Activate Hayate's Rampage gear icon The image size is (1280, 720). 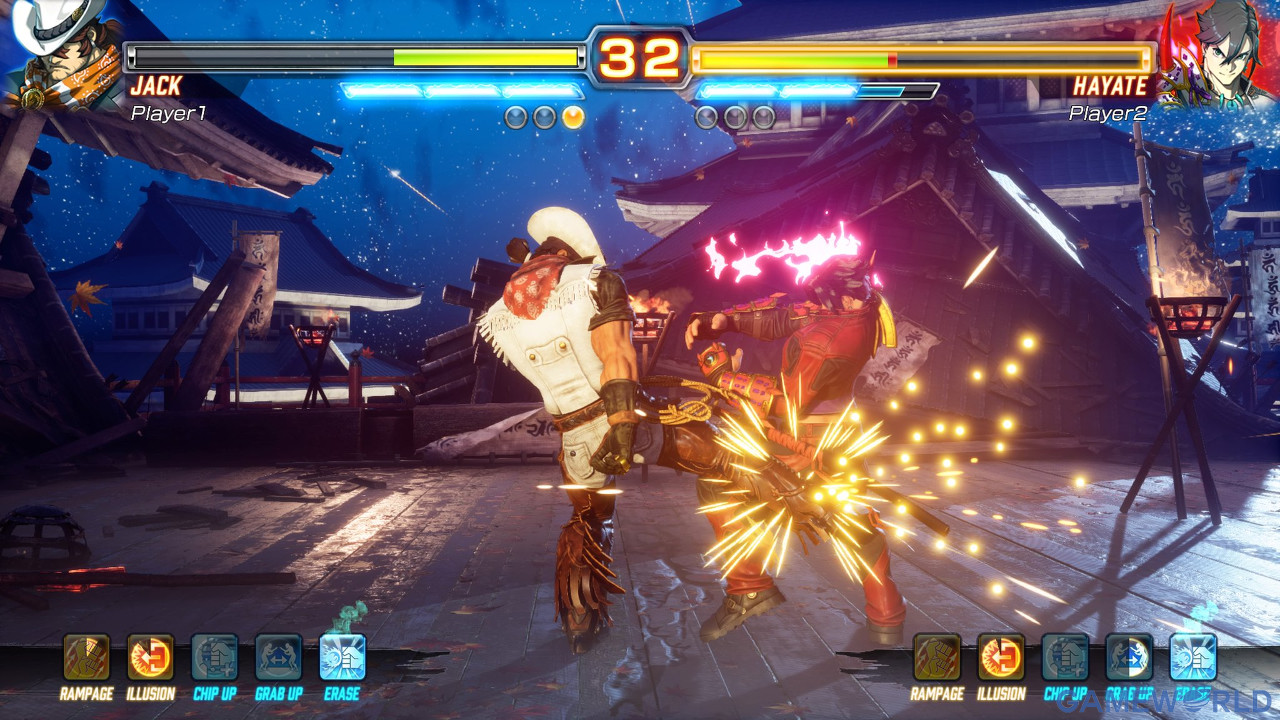click(x=937, y=657)
